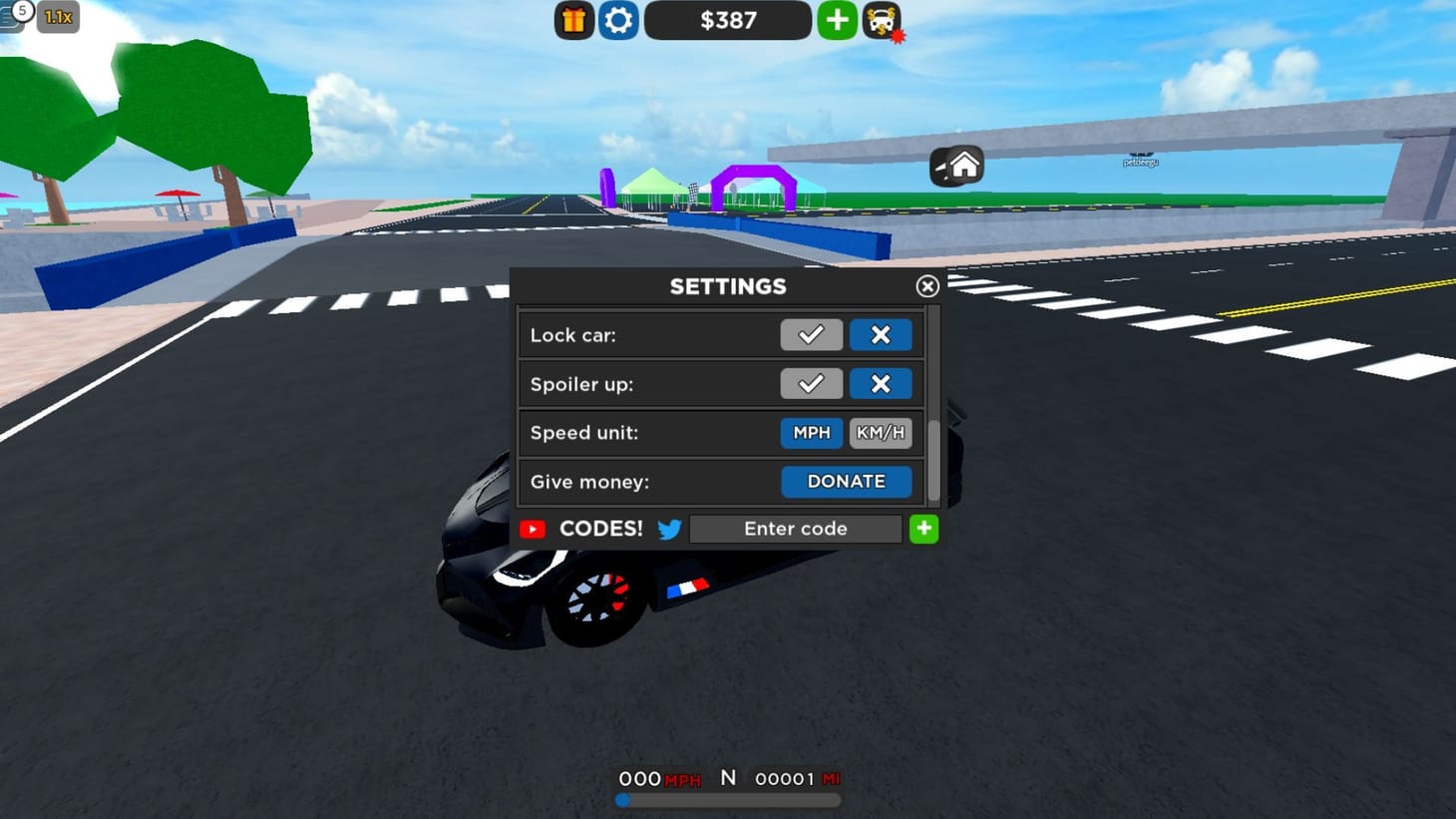Click the 1.1x multiplier badge
1456x819 pixels.
coord(57,17)
